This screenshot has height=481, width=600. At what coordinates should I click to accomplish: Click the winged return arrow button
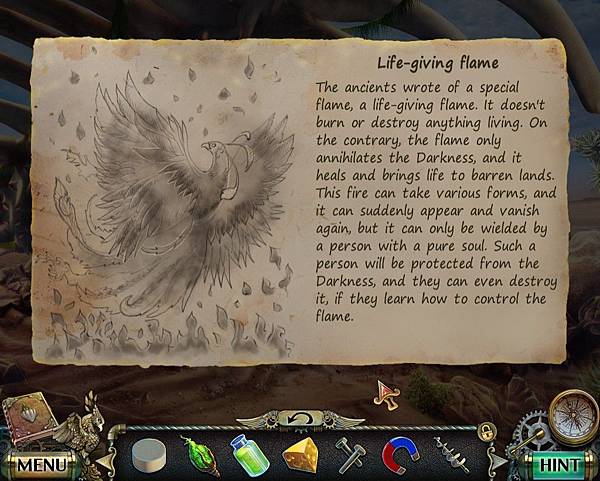300,417
